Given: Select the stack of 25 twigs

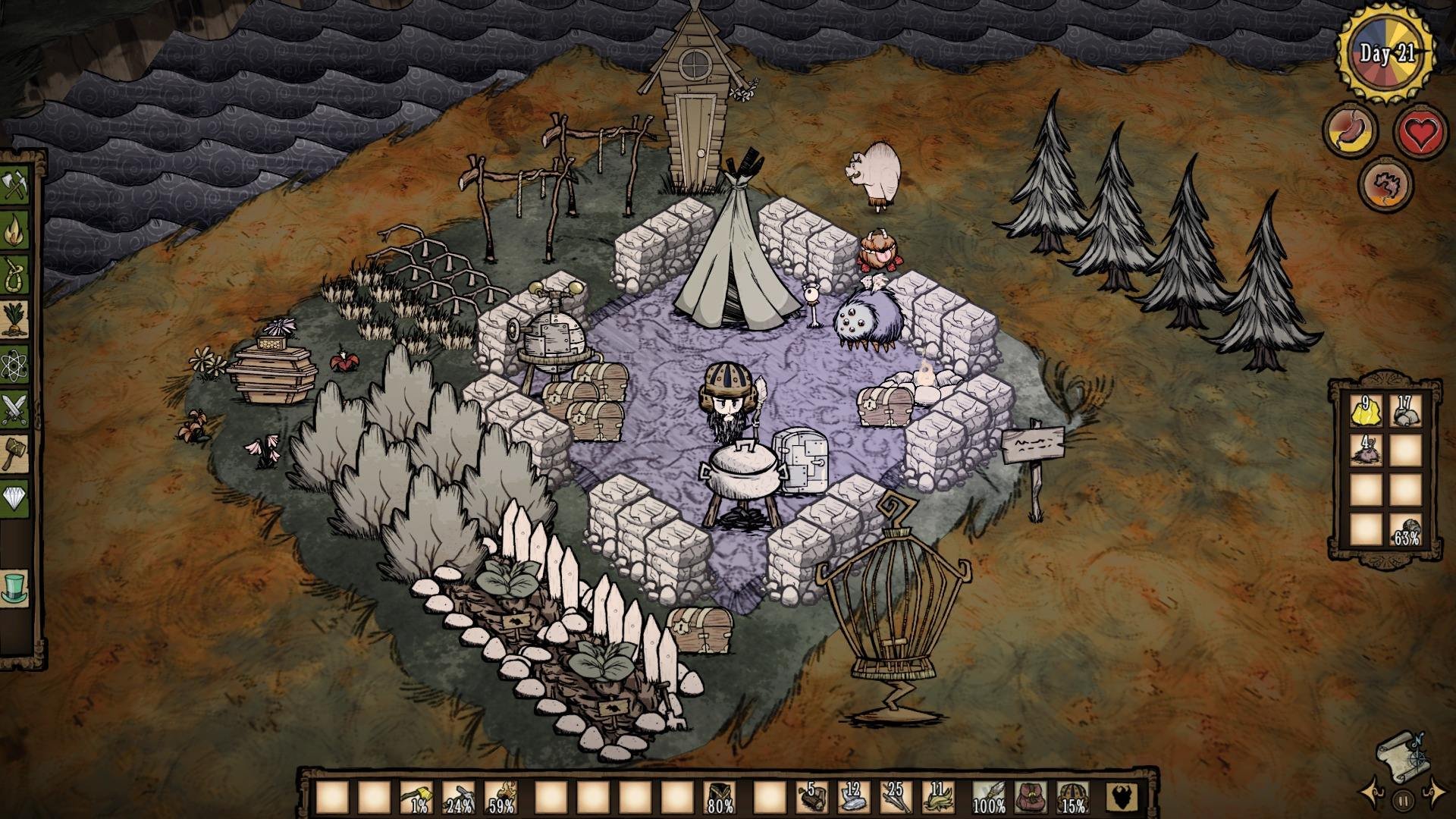Looking at the screenshot, I should point(897,797).
